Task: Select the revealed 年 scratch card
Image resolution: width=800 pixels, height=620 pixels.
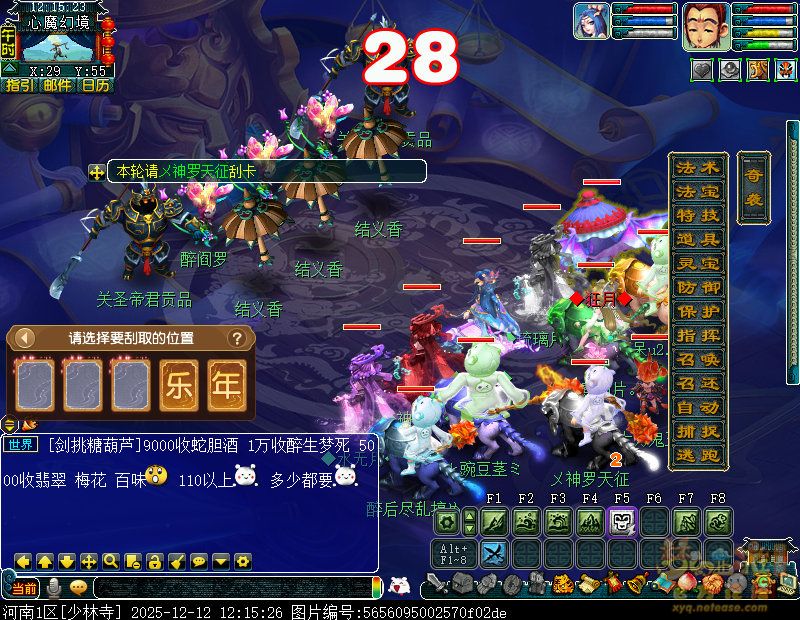Action: (227, 385)
